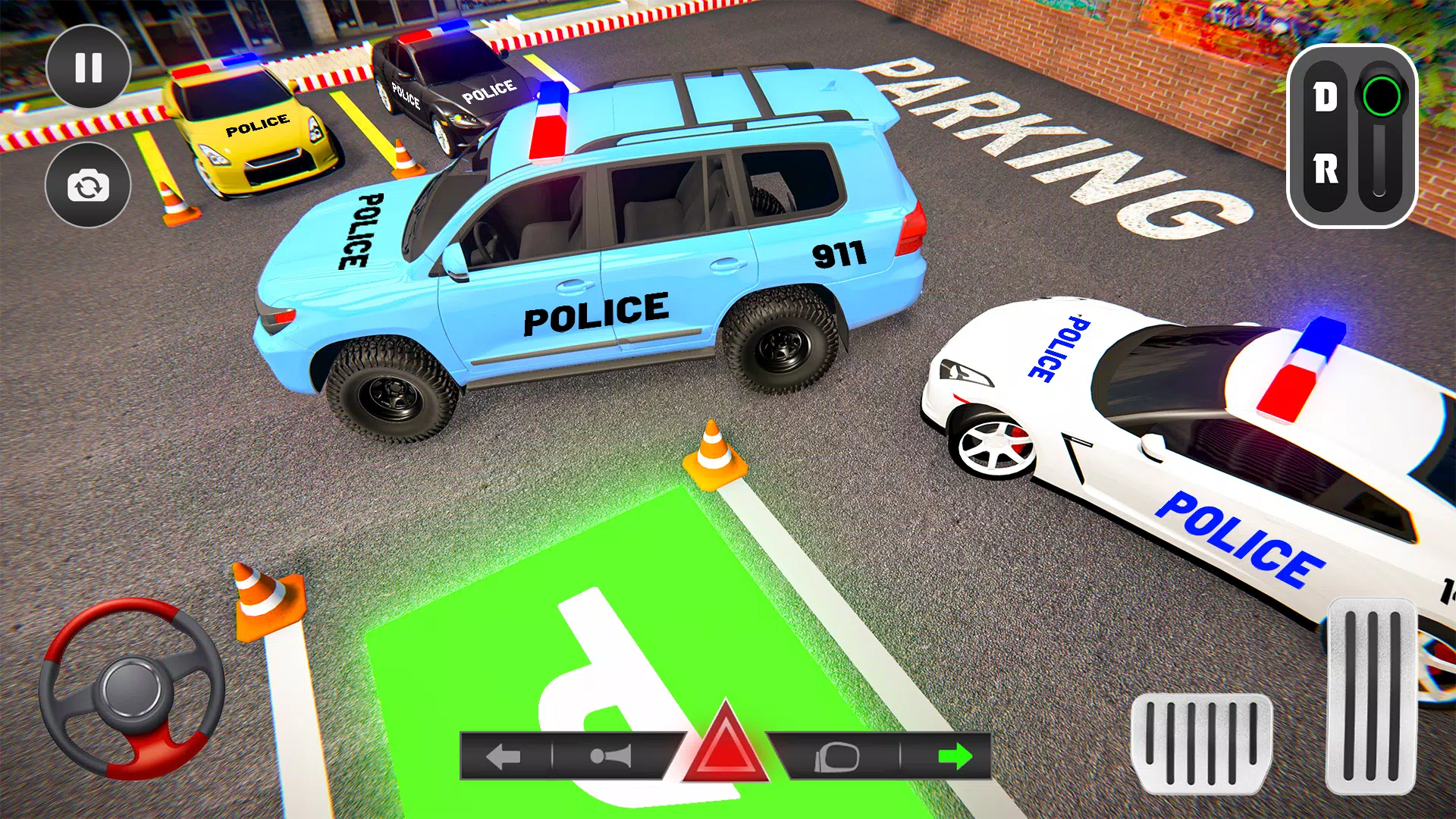Switch the camera view

89,184
